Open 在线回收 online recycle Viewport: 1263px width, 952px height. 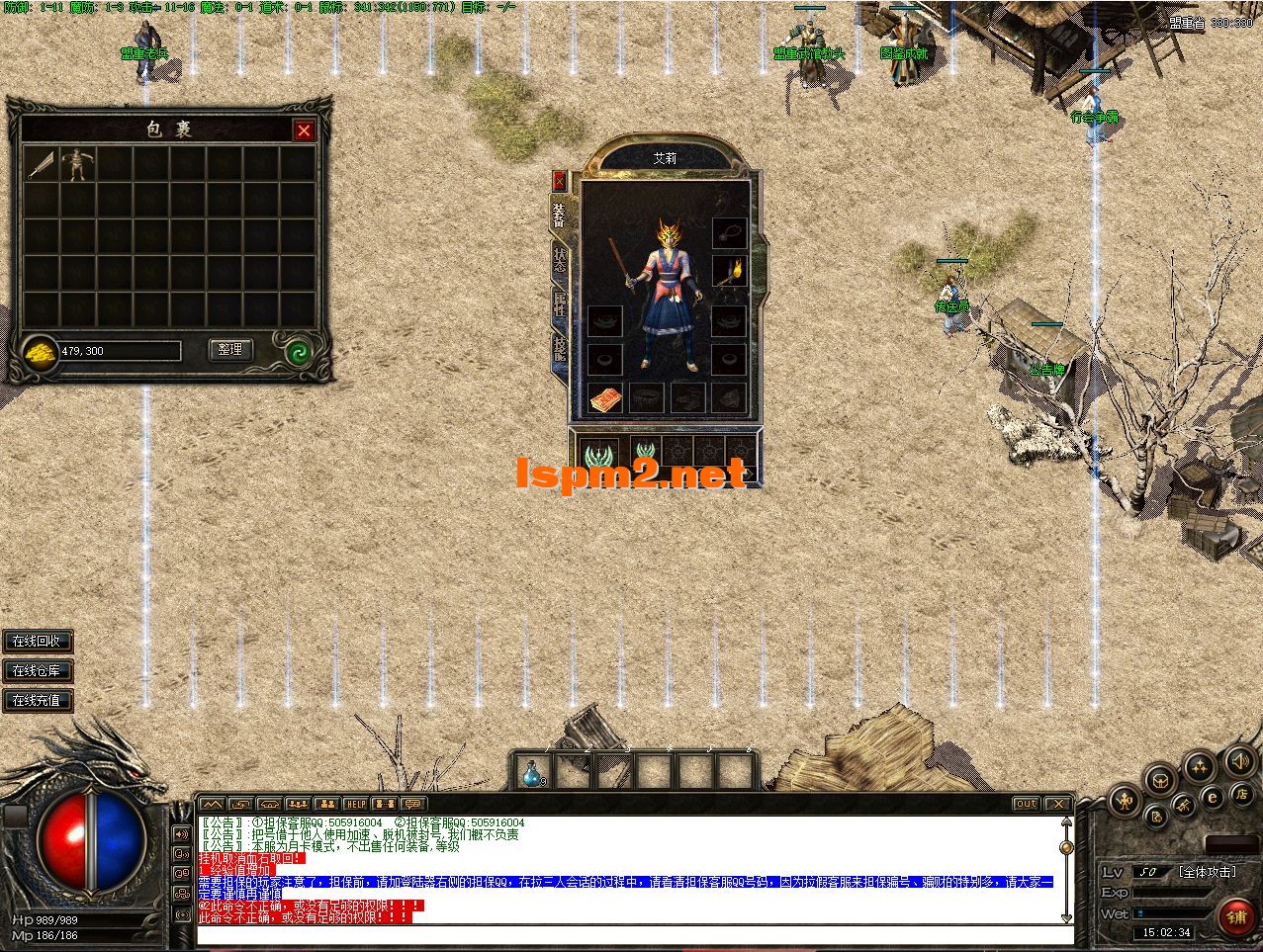pyautogui.click(x=38, y=642)
